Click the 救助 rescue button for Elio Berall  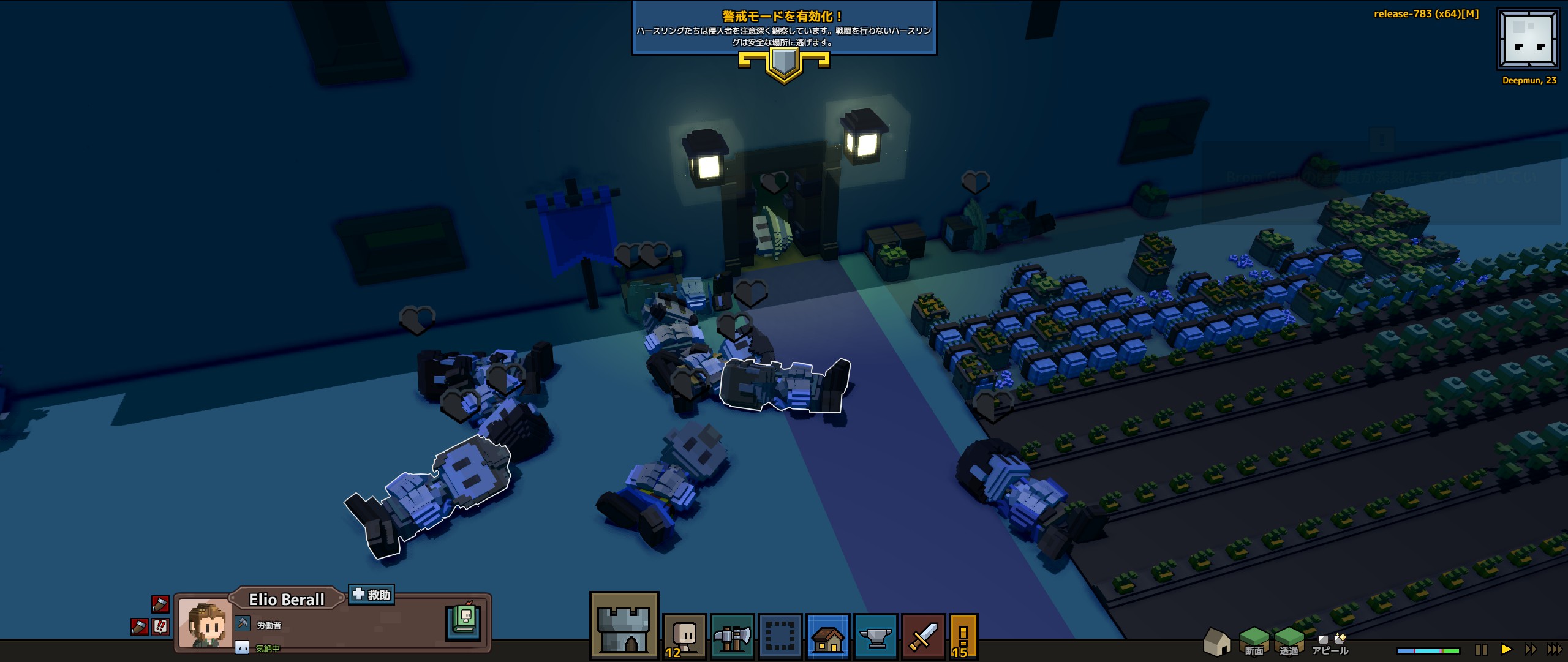(x=371, y=595)
